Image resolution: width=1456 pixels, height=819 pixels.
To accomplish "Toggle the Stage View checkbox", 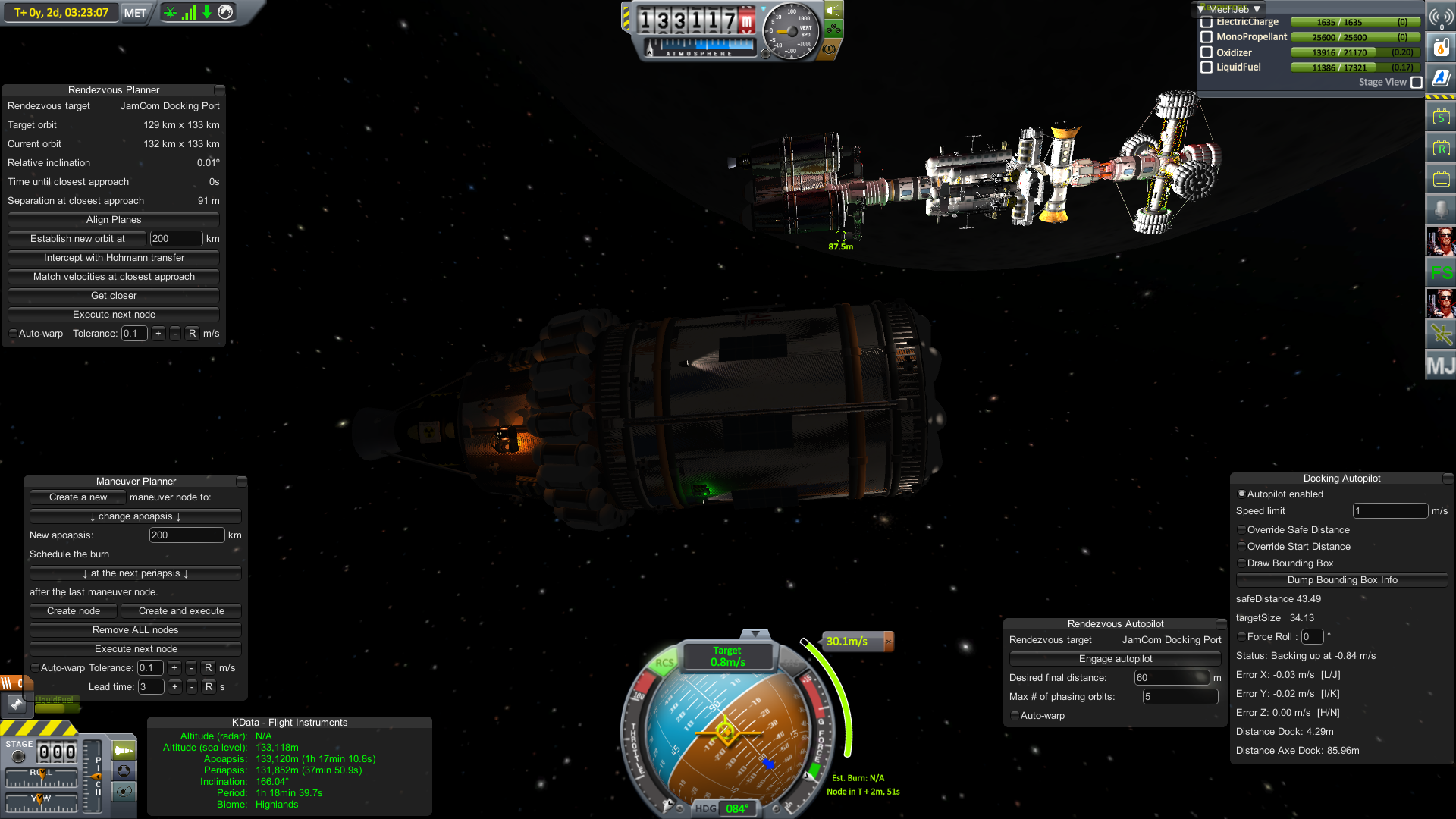I will [1417, 83].
